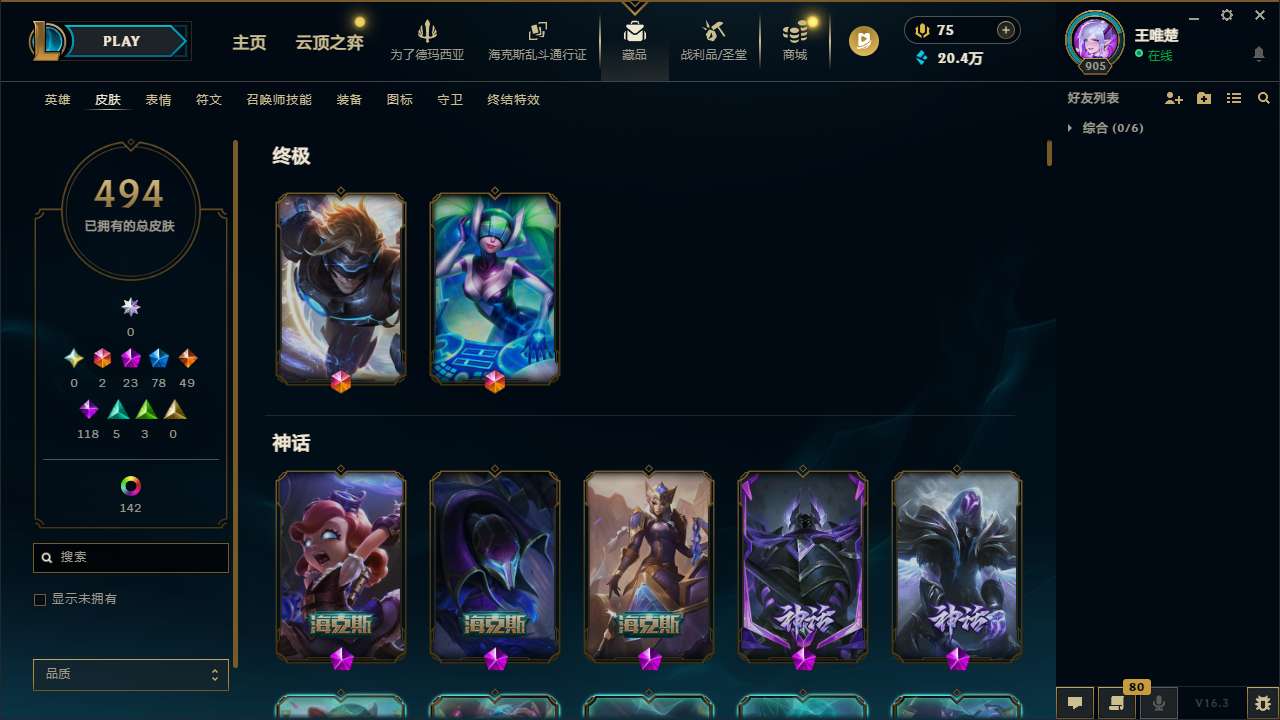
Task: Select the DJ Sona ultimate skin card
Action: pos(494,288)
